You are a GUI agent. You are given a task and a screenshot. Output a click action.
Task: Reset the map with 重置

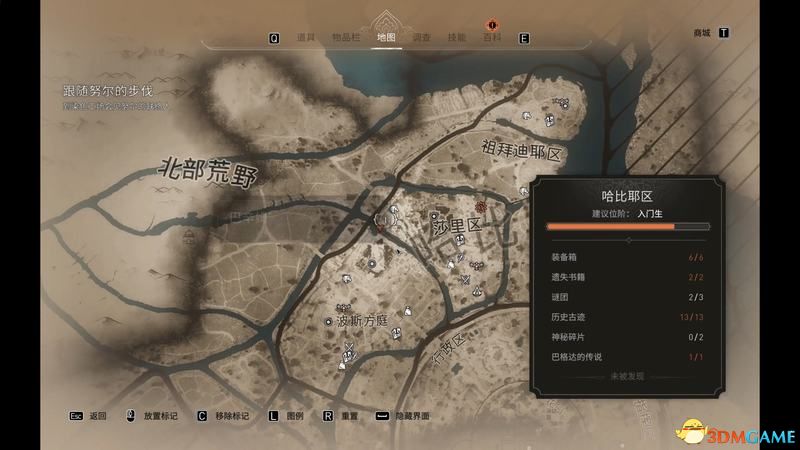(x=349, y=415)
